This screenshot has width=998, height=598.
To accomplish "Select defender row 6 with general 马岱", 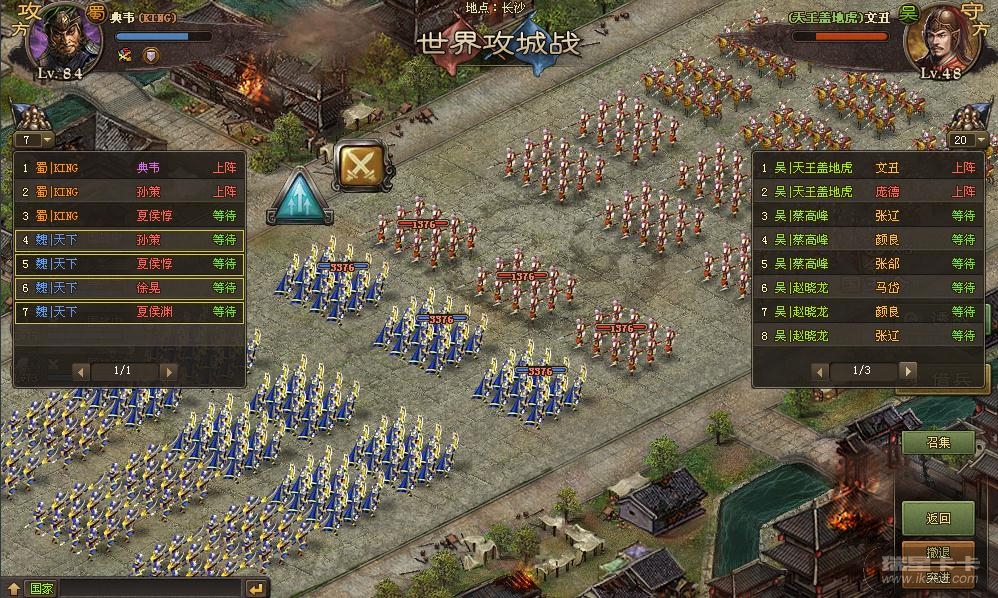I will [866, 288].
